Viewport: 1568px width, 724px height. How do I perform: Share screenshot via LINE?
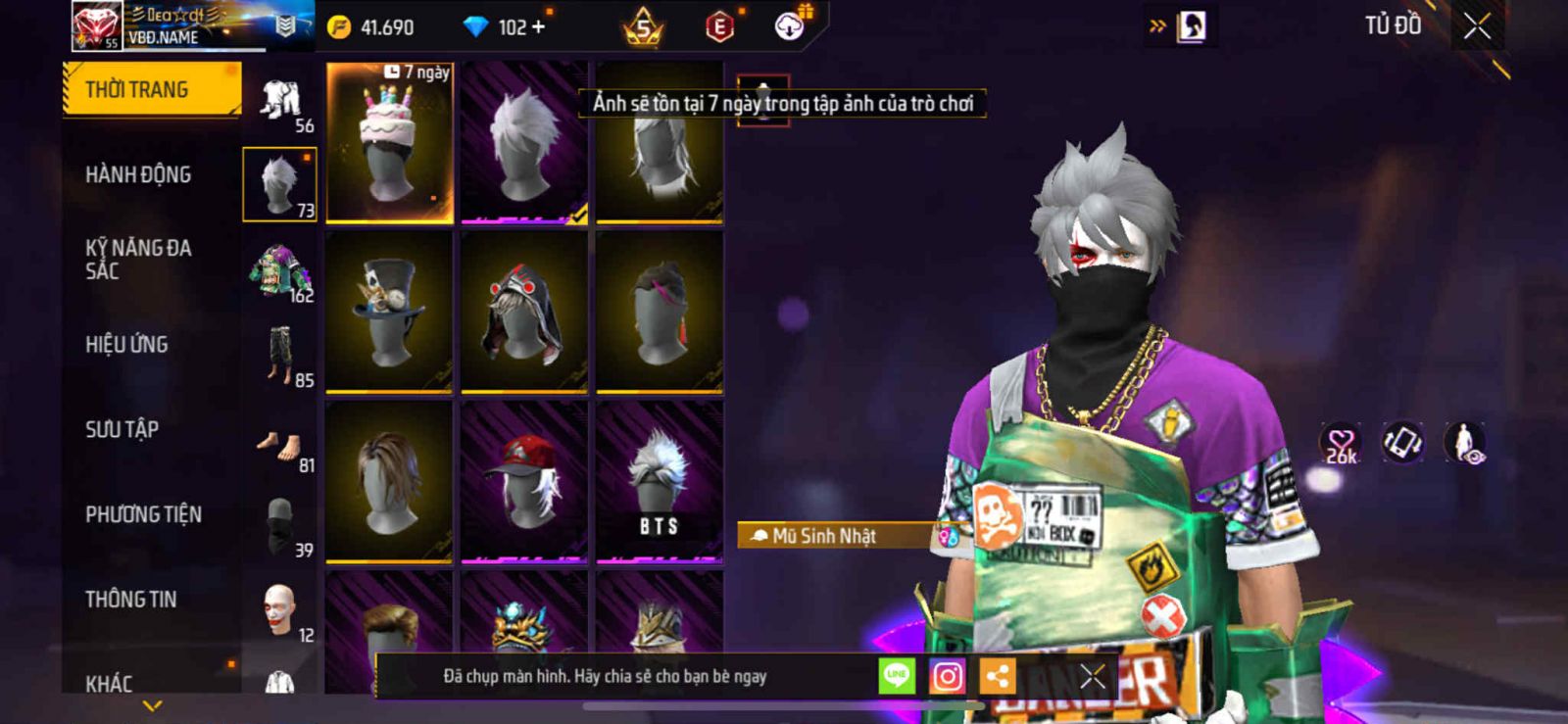(x=896, y=676)
